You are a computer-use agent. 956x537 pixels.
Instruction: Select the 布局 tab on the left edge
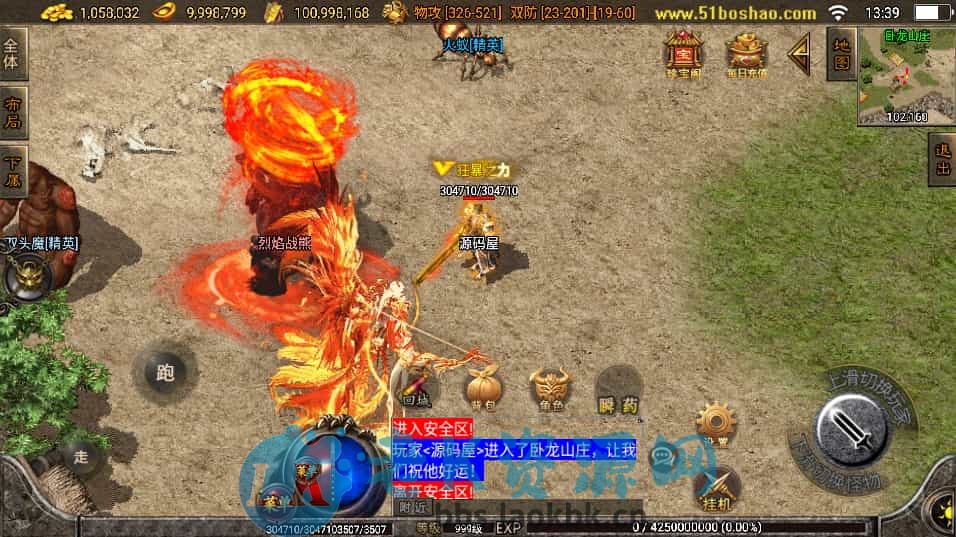tap(12, 113)
